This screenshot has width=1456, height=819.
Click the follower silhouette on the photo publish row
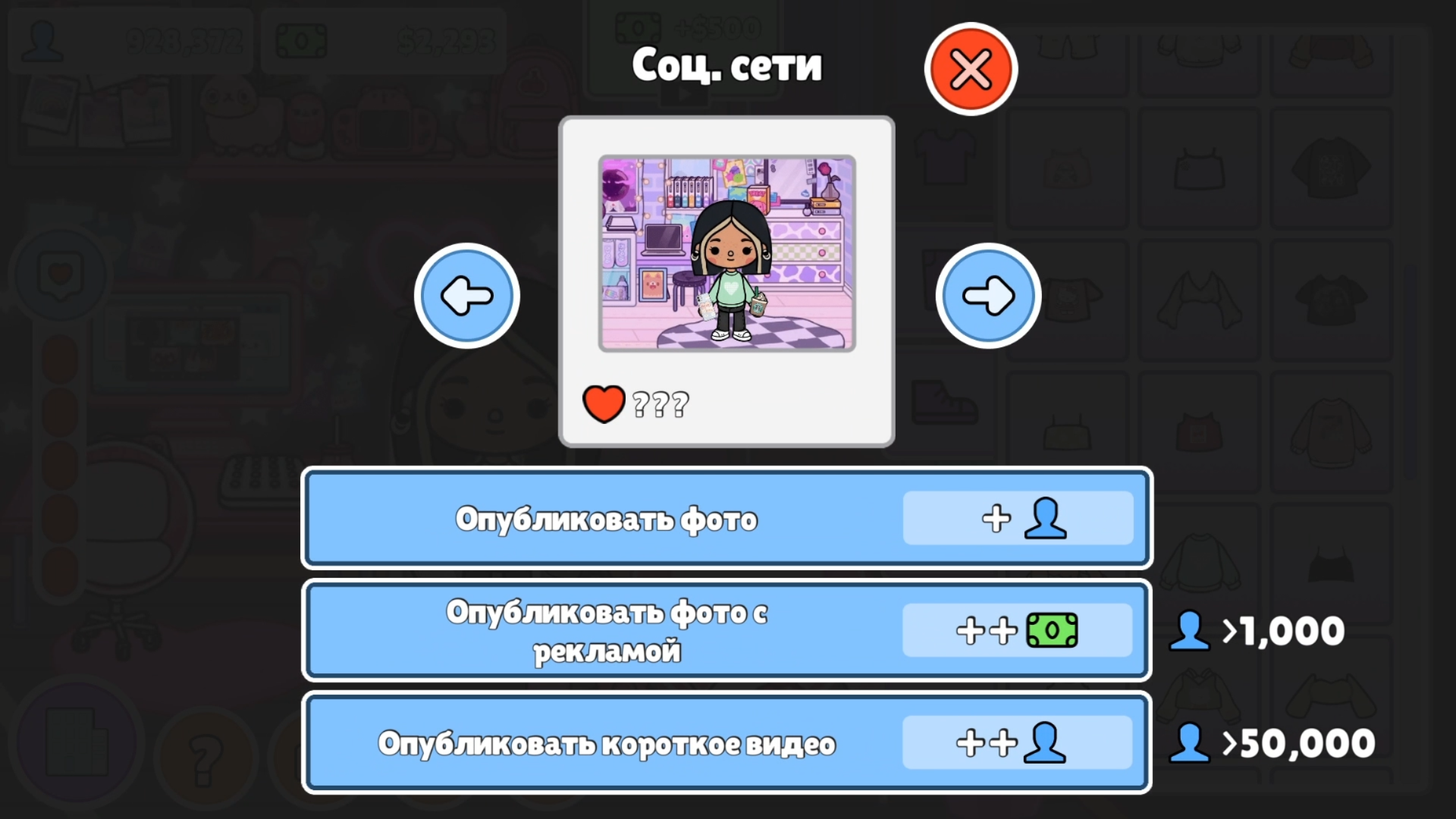click(1045, 519)
